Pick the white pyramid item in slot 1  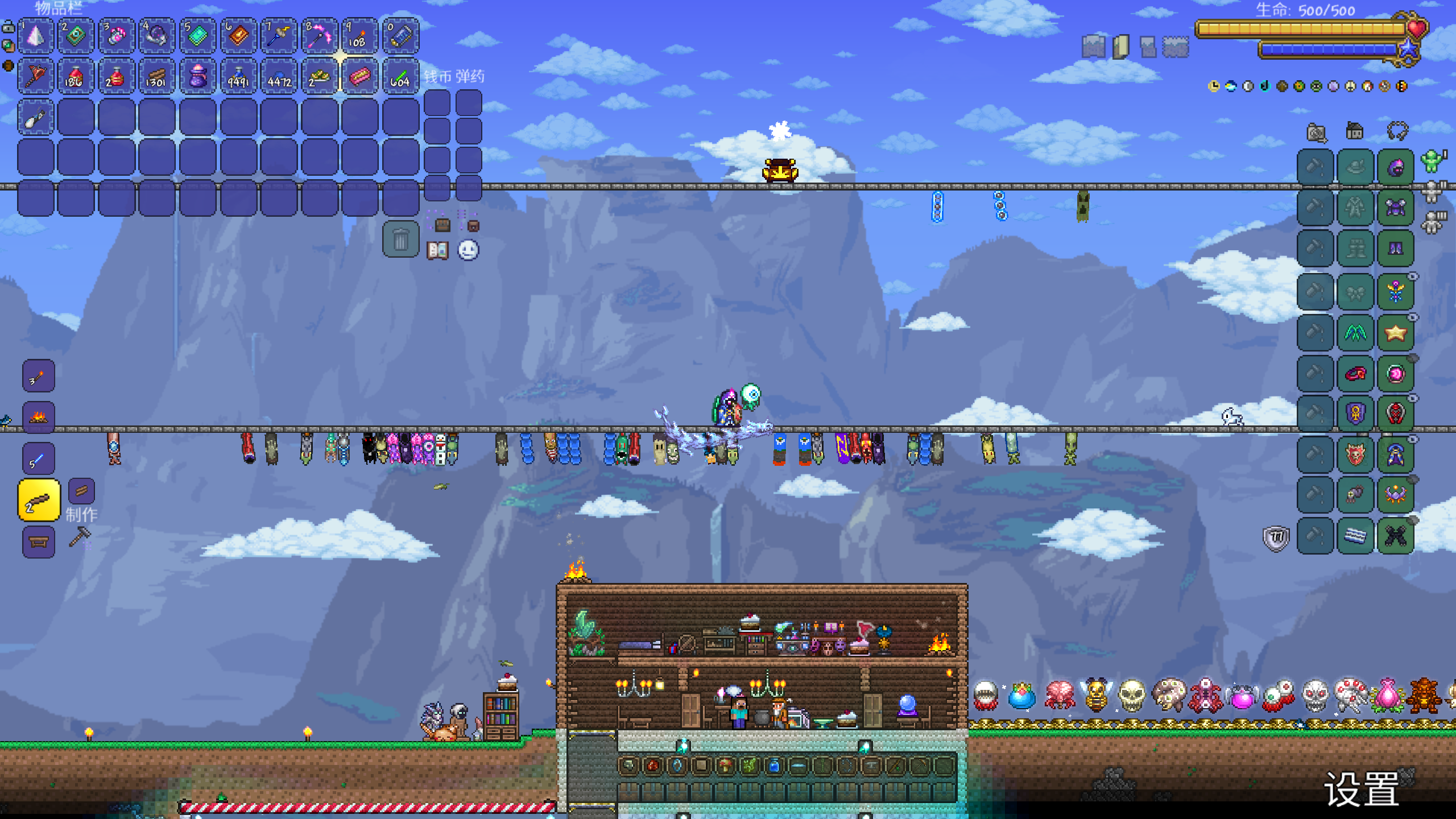pyautogui.click(x=36, y=36)
